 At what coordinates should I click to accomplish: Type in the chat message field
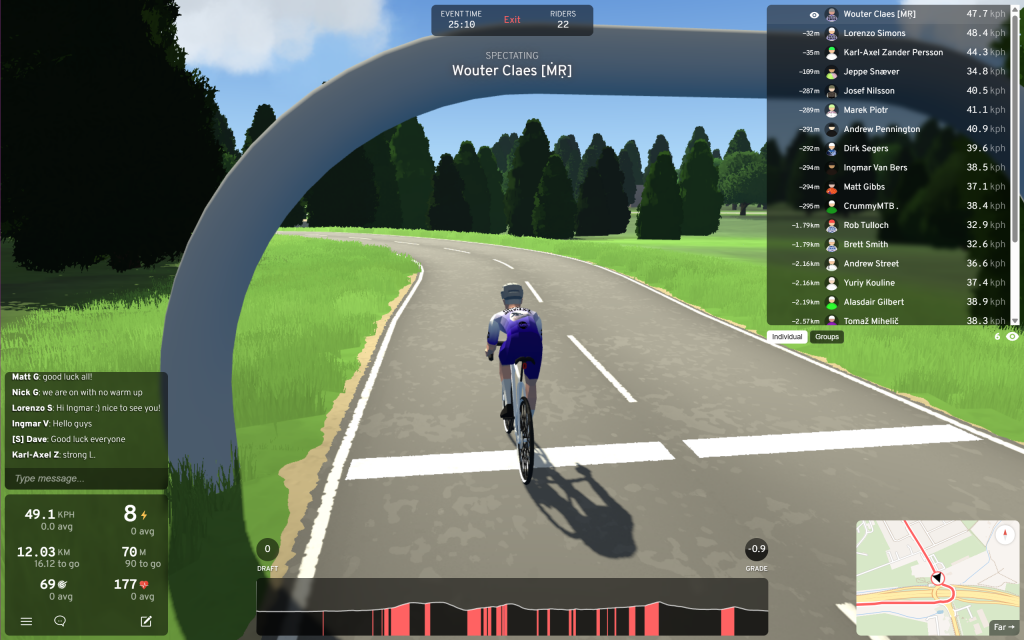[85, 478]
